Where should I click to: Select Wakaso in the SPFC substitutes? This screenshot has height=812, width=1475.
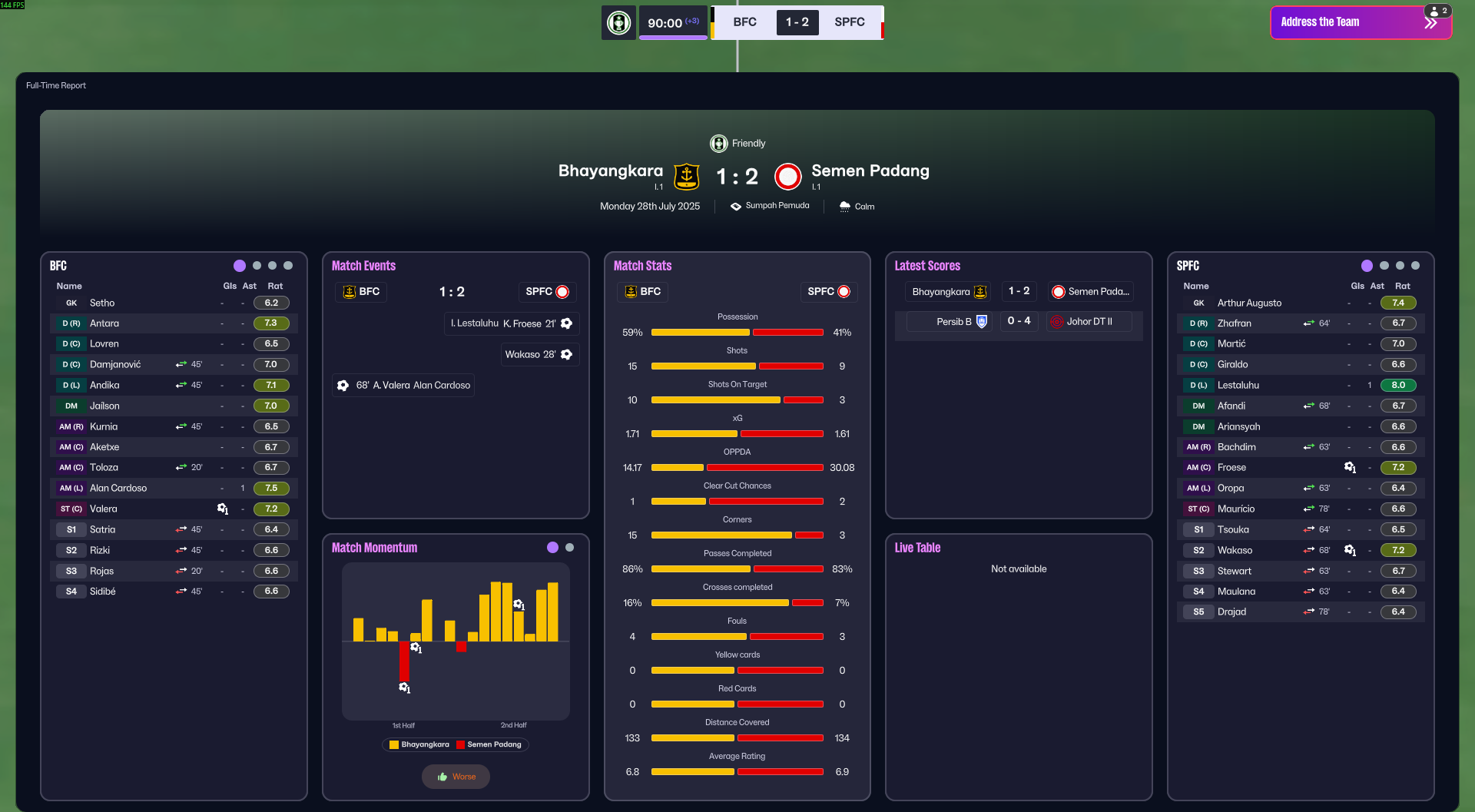click(1235, 550)
